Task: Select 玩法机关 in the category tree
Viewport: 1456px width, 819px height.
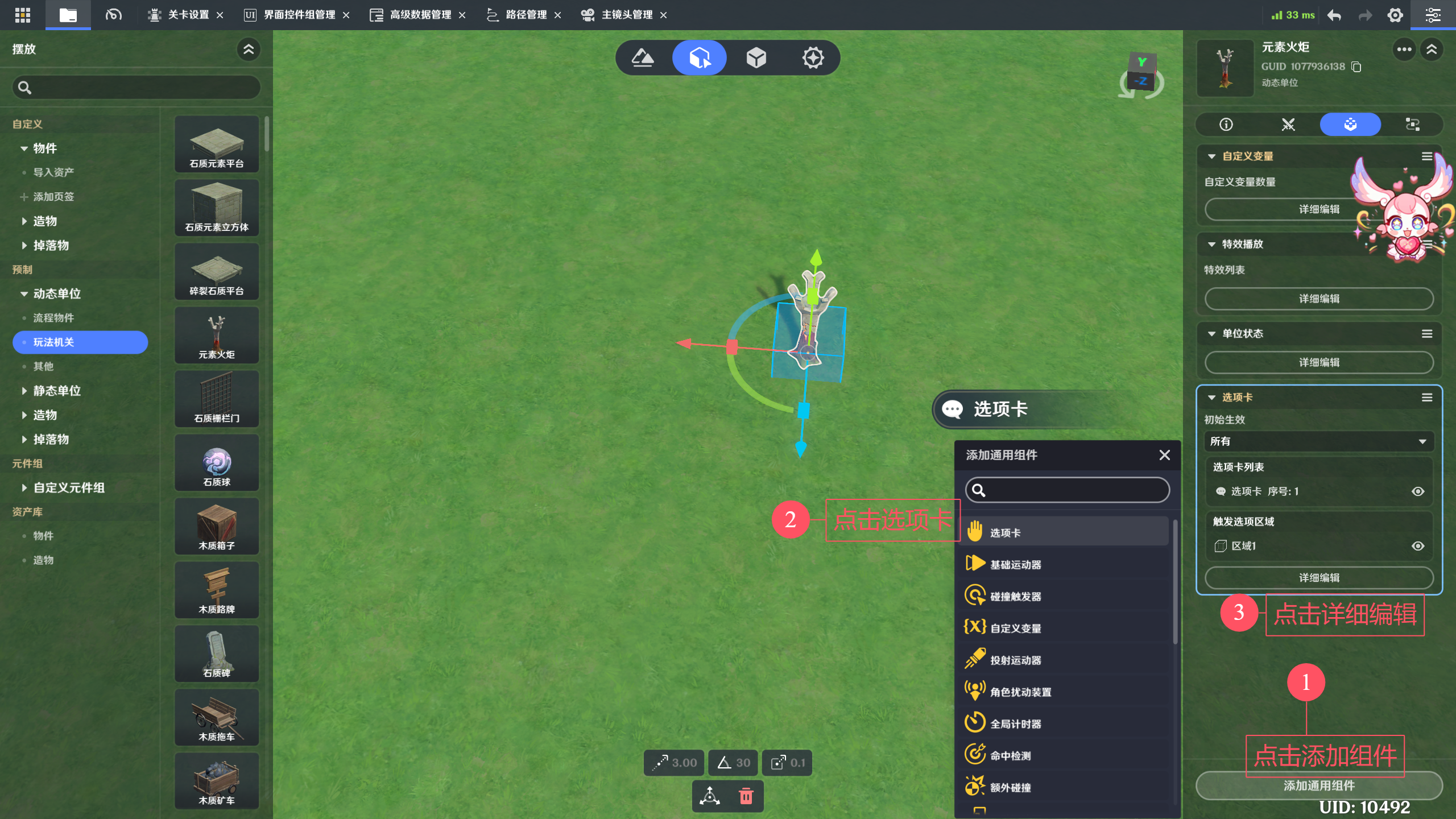Action: point(80,342)
